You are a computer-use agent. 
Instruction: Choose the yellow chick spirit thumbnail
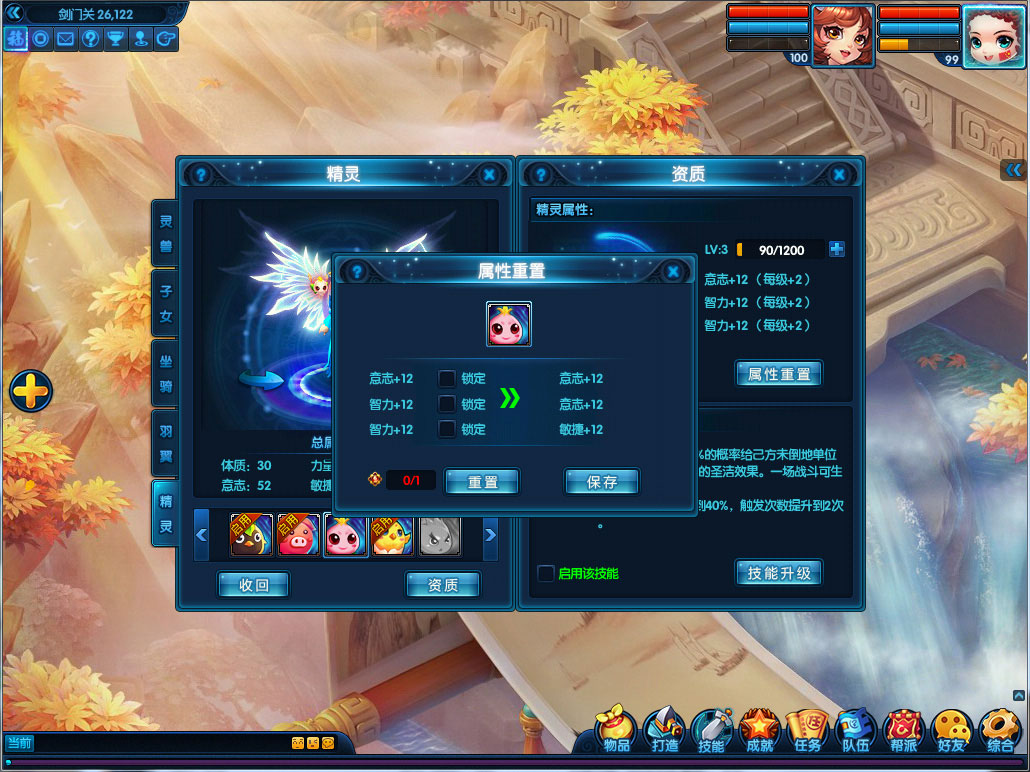392,536
